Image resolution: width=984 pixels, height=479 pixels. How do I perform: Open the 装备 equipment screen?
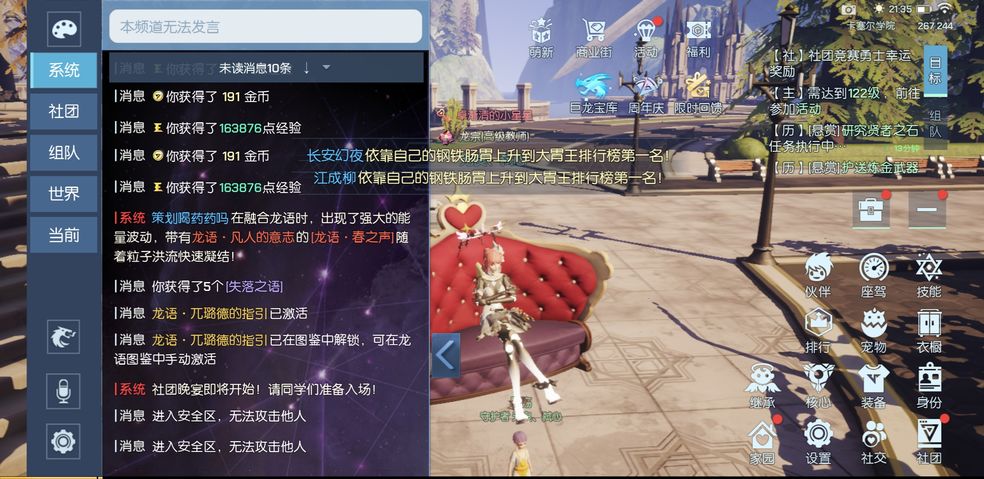pos(874,384)
